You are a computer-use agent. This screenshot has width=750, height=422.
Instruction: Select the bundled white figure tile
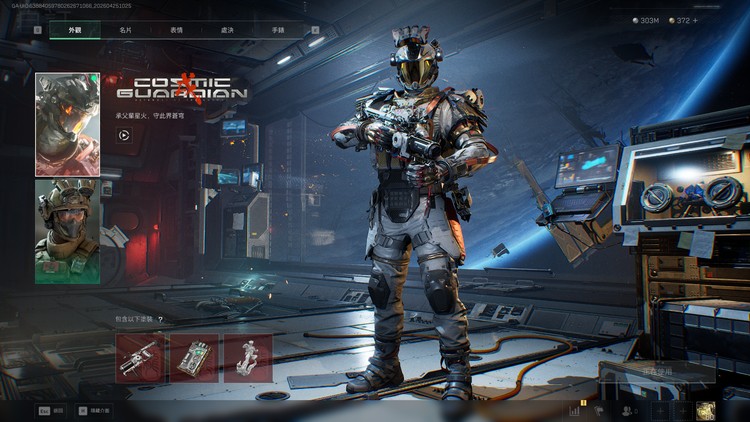click(247, 358)
